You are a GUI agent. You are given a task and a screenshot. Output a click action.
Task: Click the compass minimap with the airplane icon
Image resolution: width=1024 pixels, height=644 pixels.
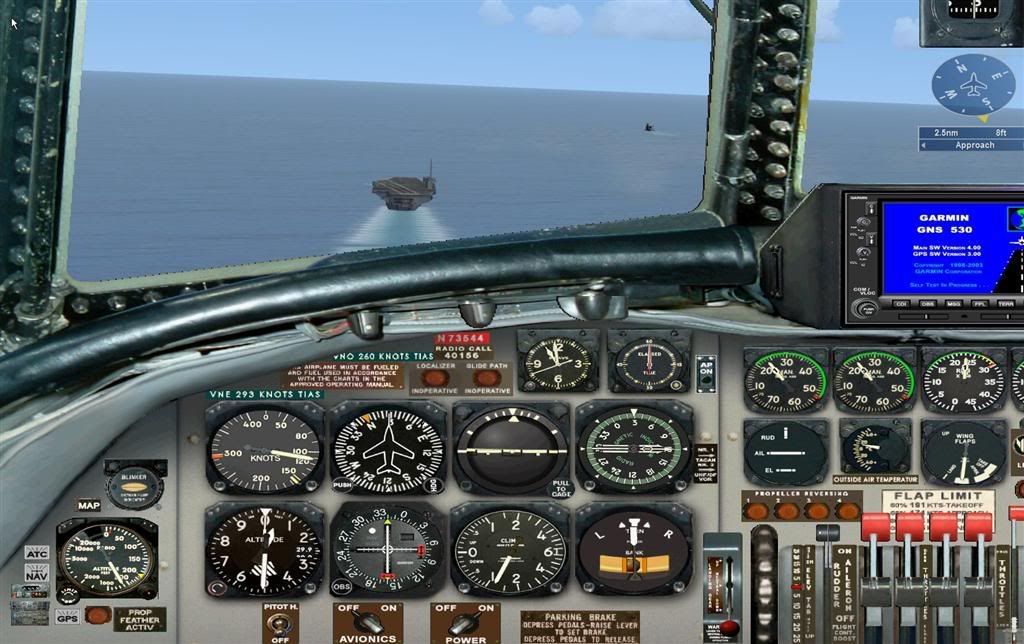coord(973,86)
